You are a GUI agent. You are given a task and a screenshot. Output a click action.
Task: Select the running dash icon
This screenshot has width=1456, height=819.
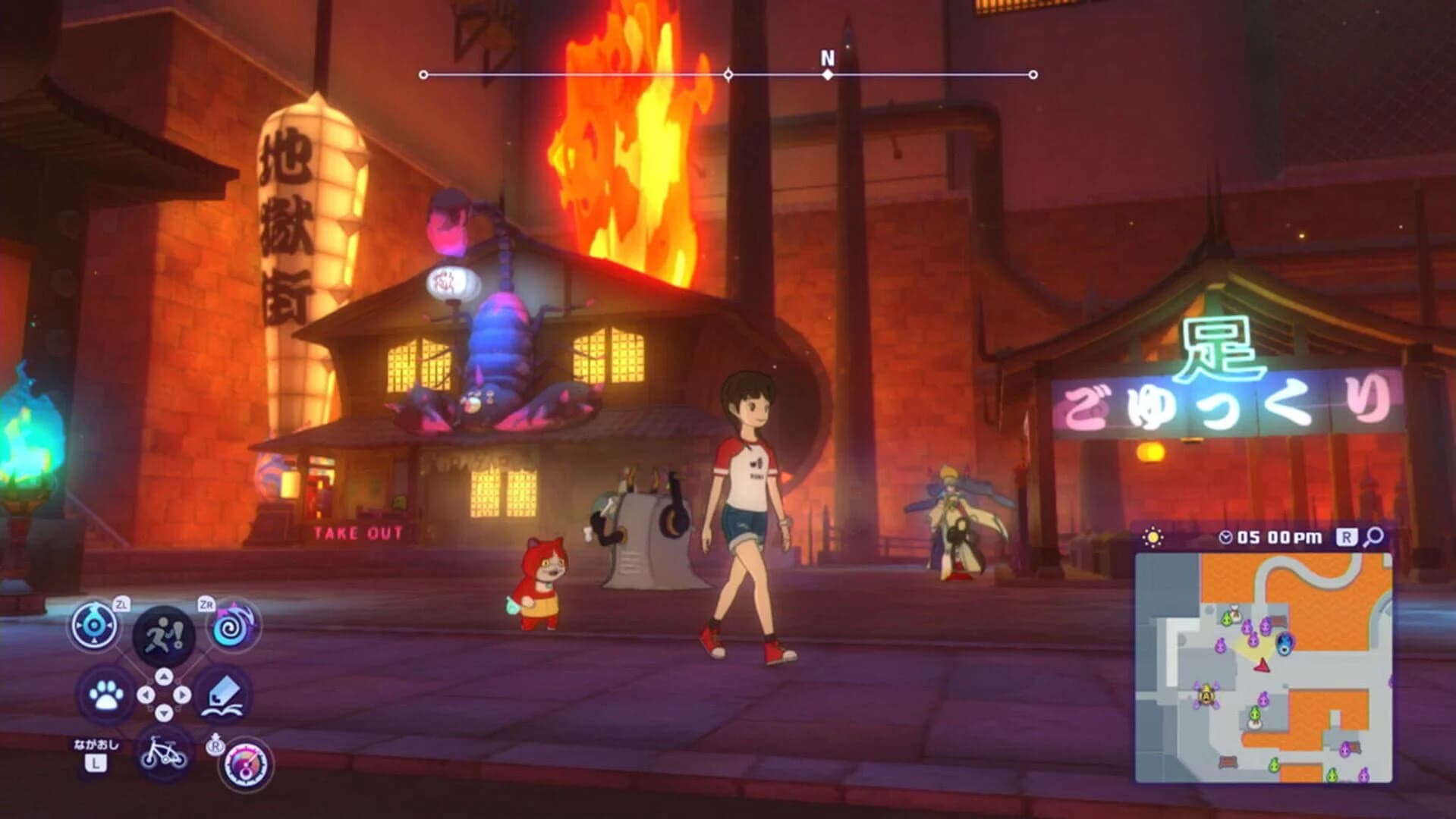pos(163,633)
